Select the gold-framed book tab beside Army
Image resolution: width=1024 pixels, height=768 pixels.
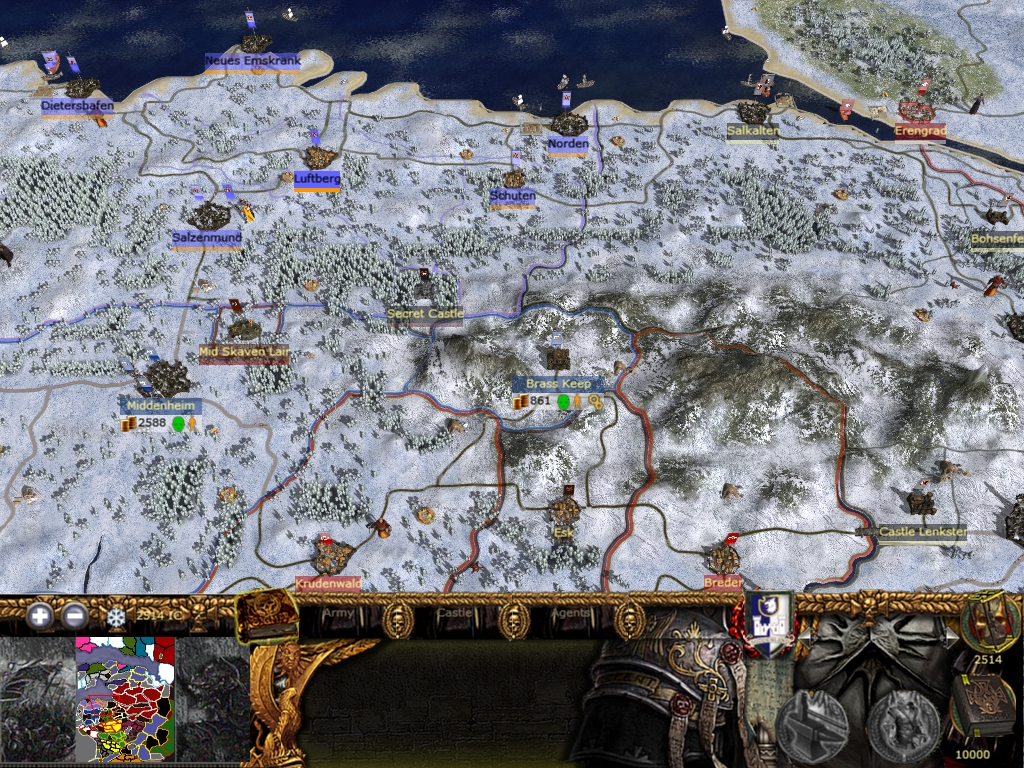click(266, 615)
